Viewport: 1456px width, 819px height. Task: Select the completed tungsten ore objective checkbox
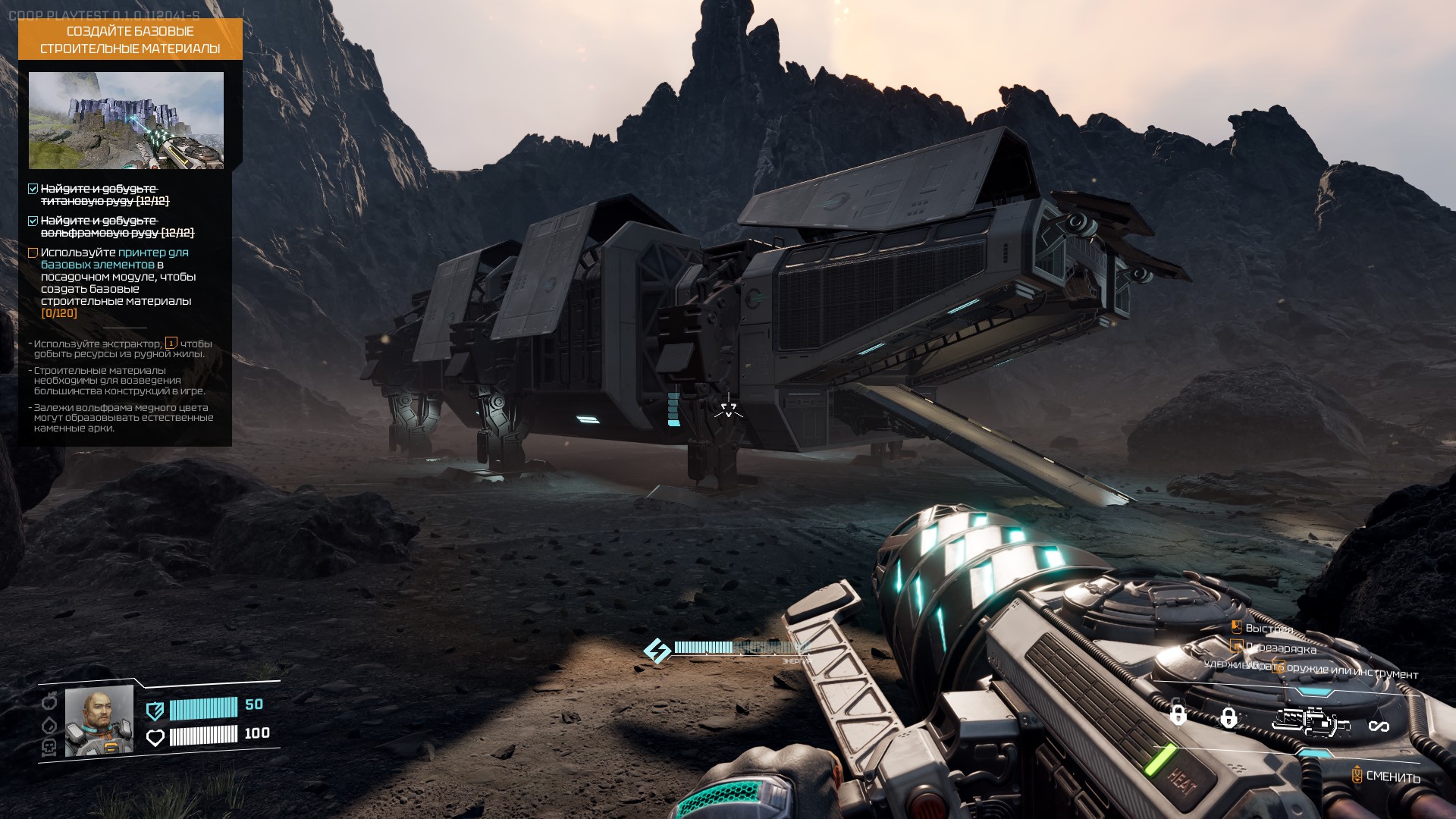(33, 221)
